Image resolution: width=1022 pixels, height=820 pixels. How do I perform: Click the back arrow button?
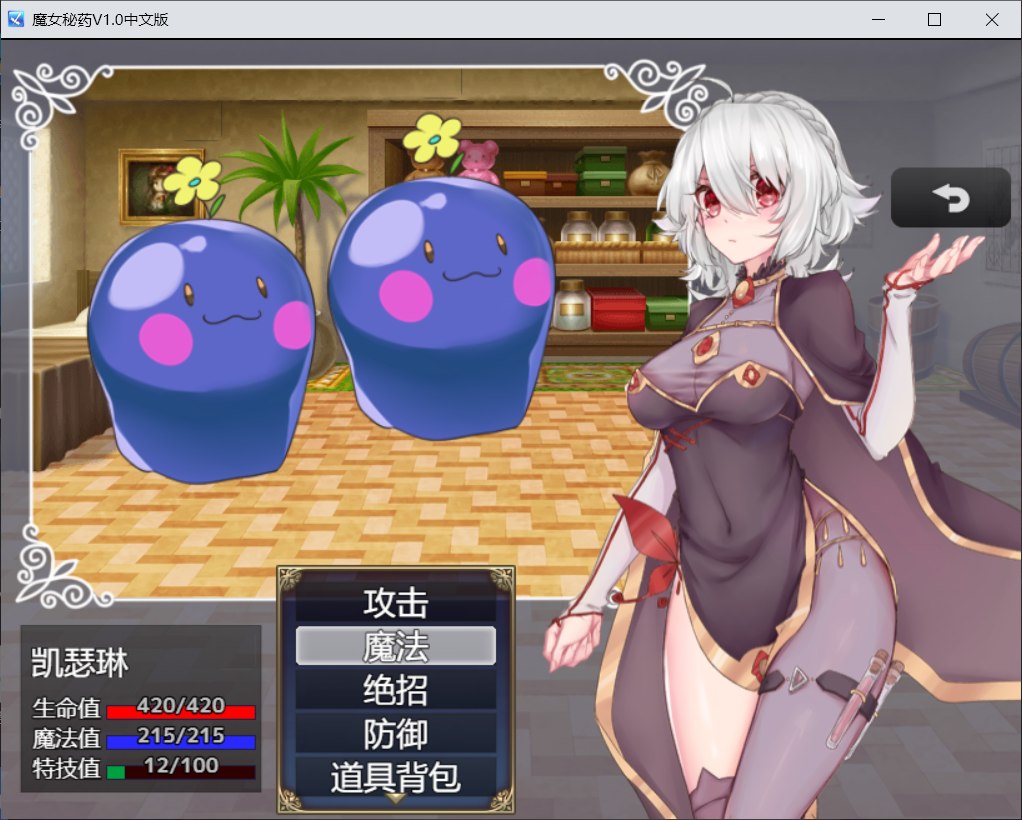(x=951, y=198)
